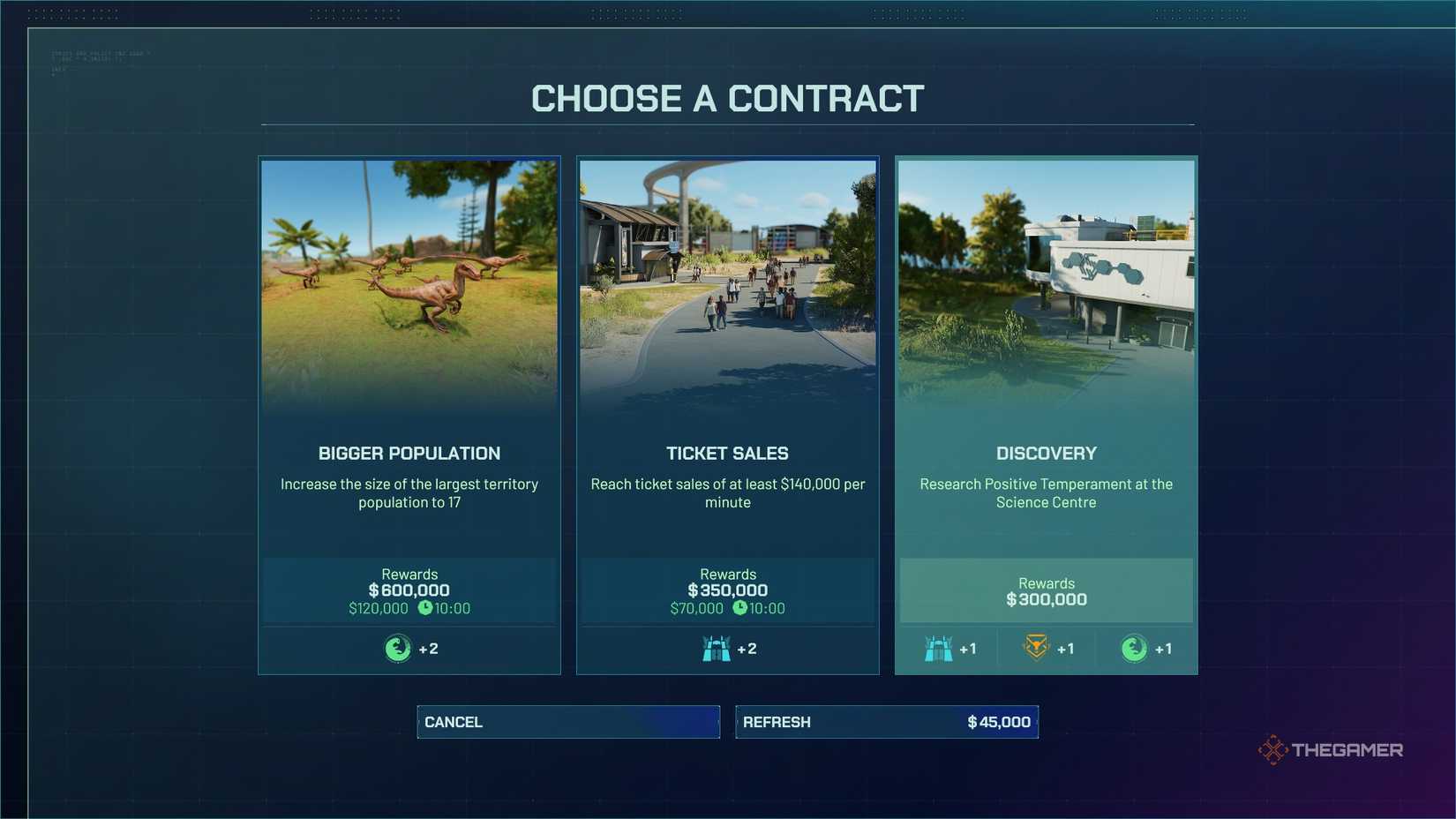Click the green dinosaur +1 icon on Discovery card
This screenshot has height=819, width=1456.
tap(1132, 647)
